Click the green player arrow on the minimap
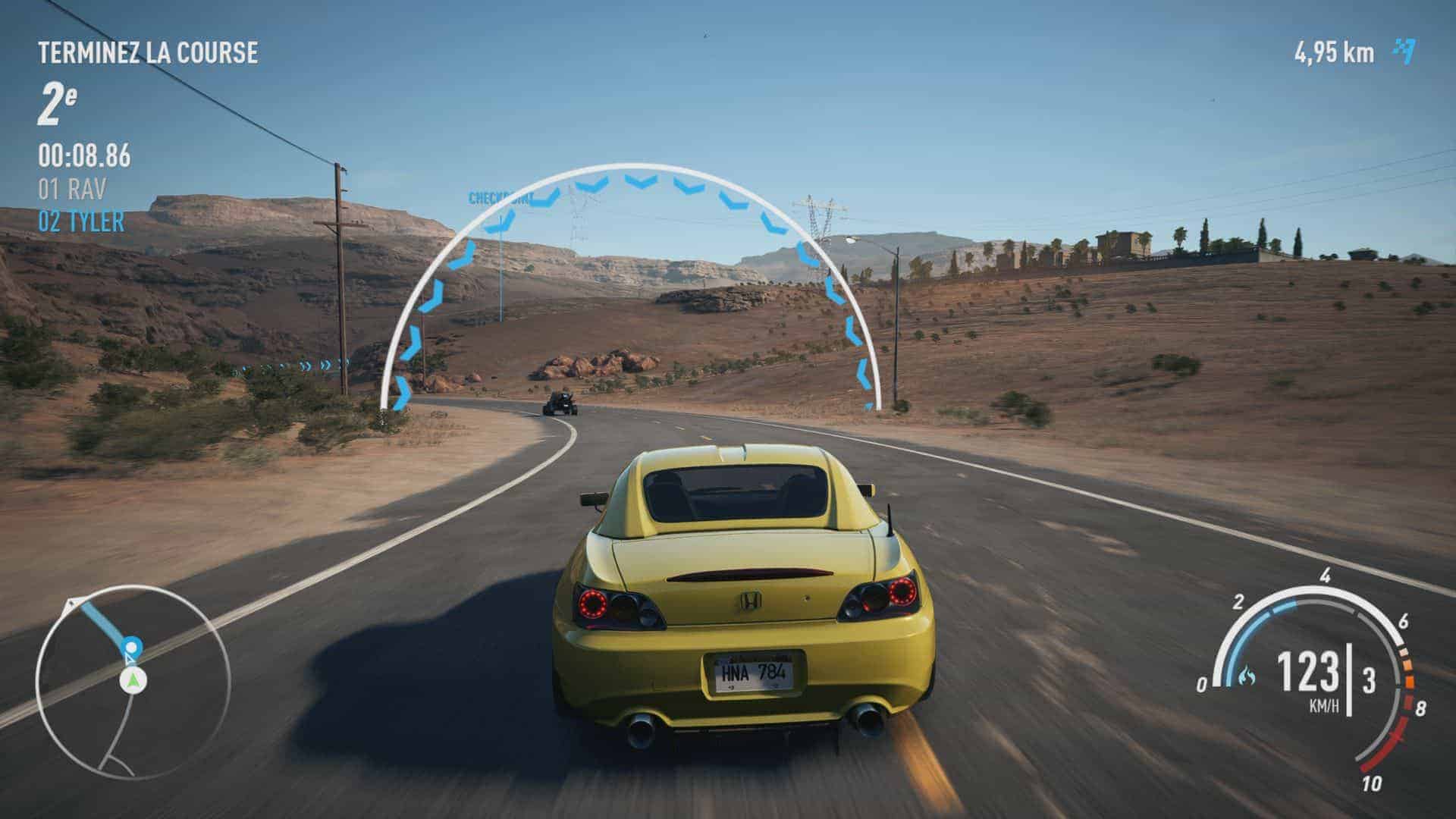This screenshot has width=1456, height=819. 133,680
